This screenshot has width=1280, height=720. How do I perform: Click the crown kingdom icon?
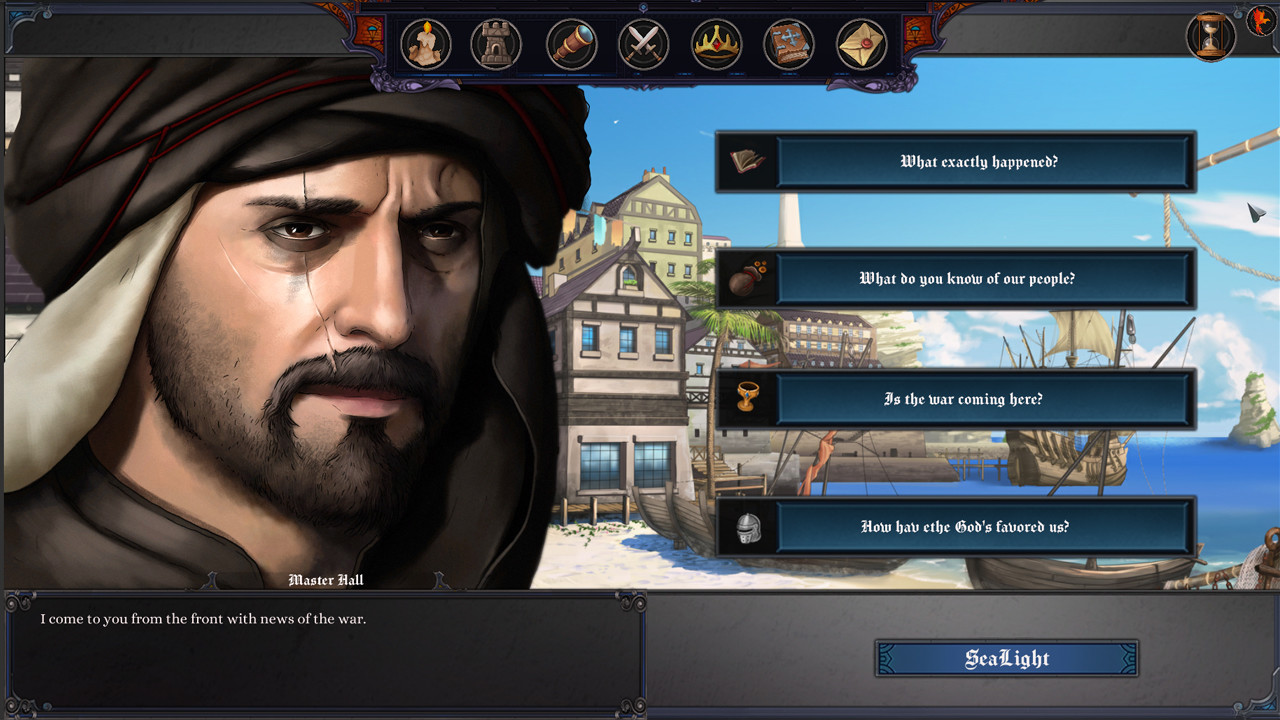pos(716,44)
